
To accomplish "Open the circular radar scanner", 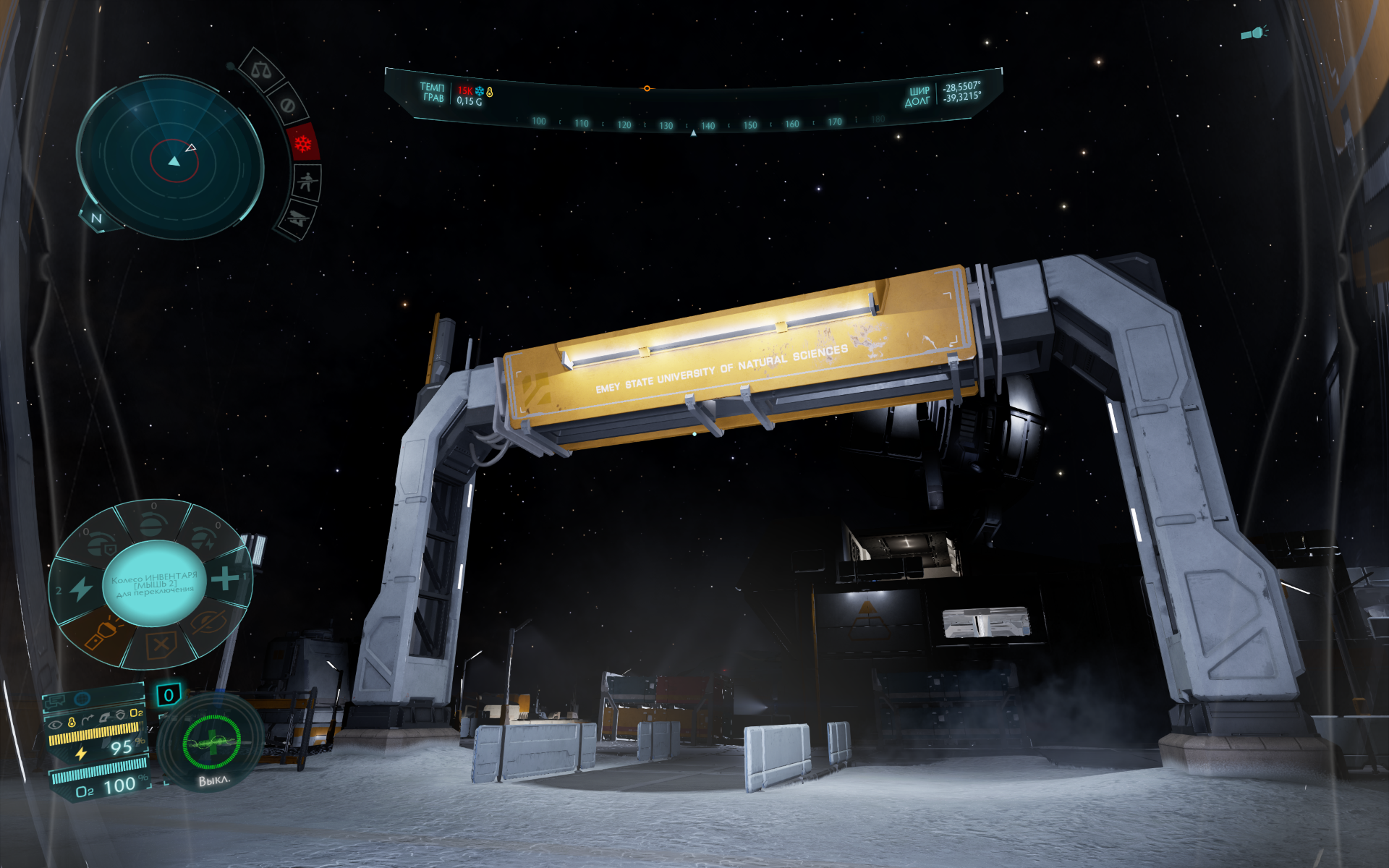I will click(171, 161).
